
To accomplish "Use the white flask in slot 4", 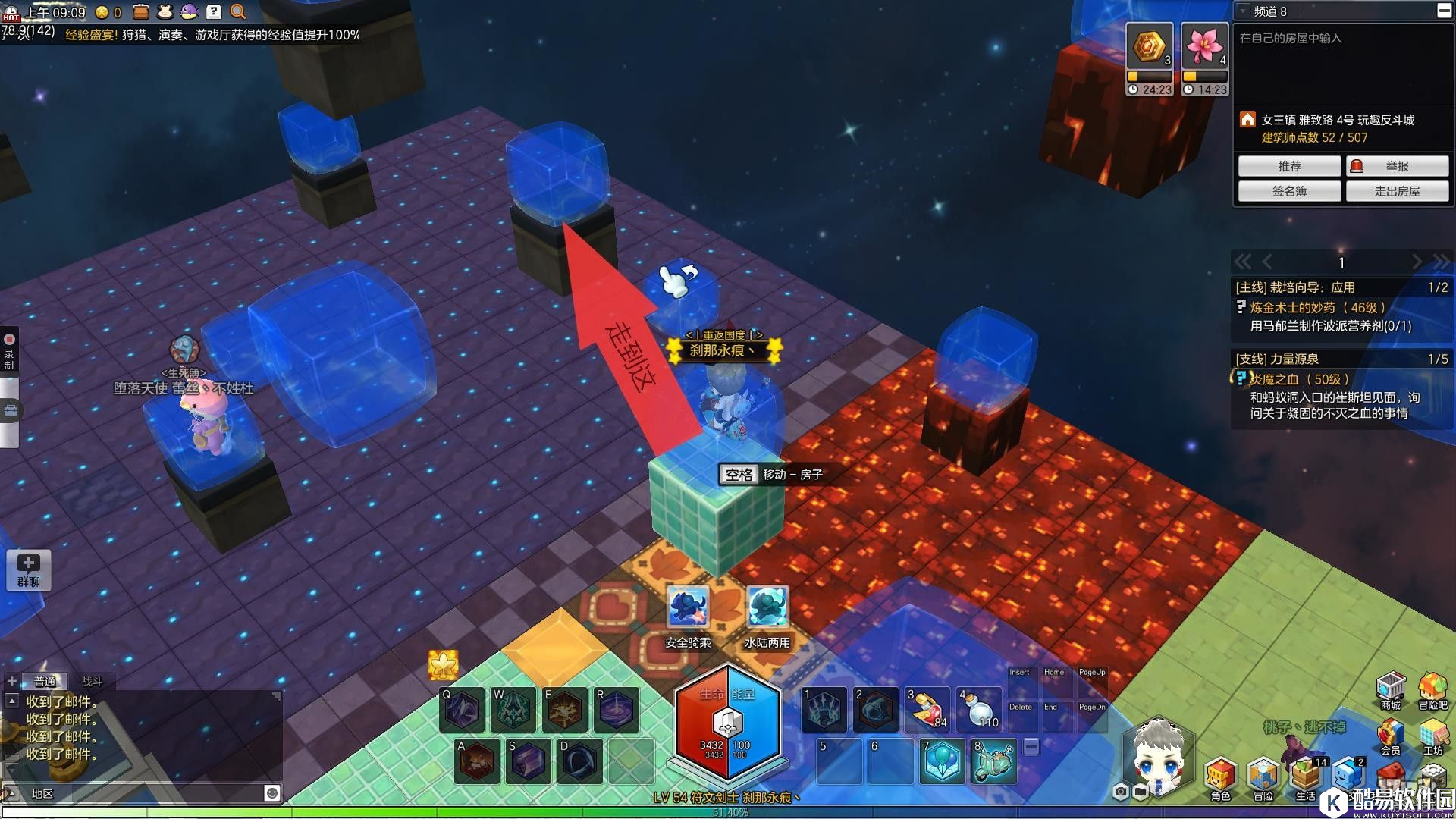I will tap(978, 709).
